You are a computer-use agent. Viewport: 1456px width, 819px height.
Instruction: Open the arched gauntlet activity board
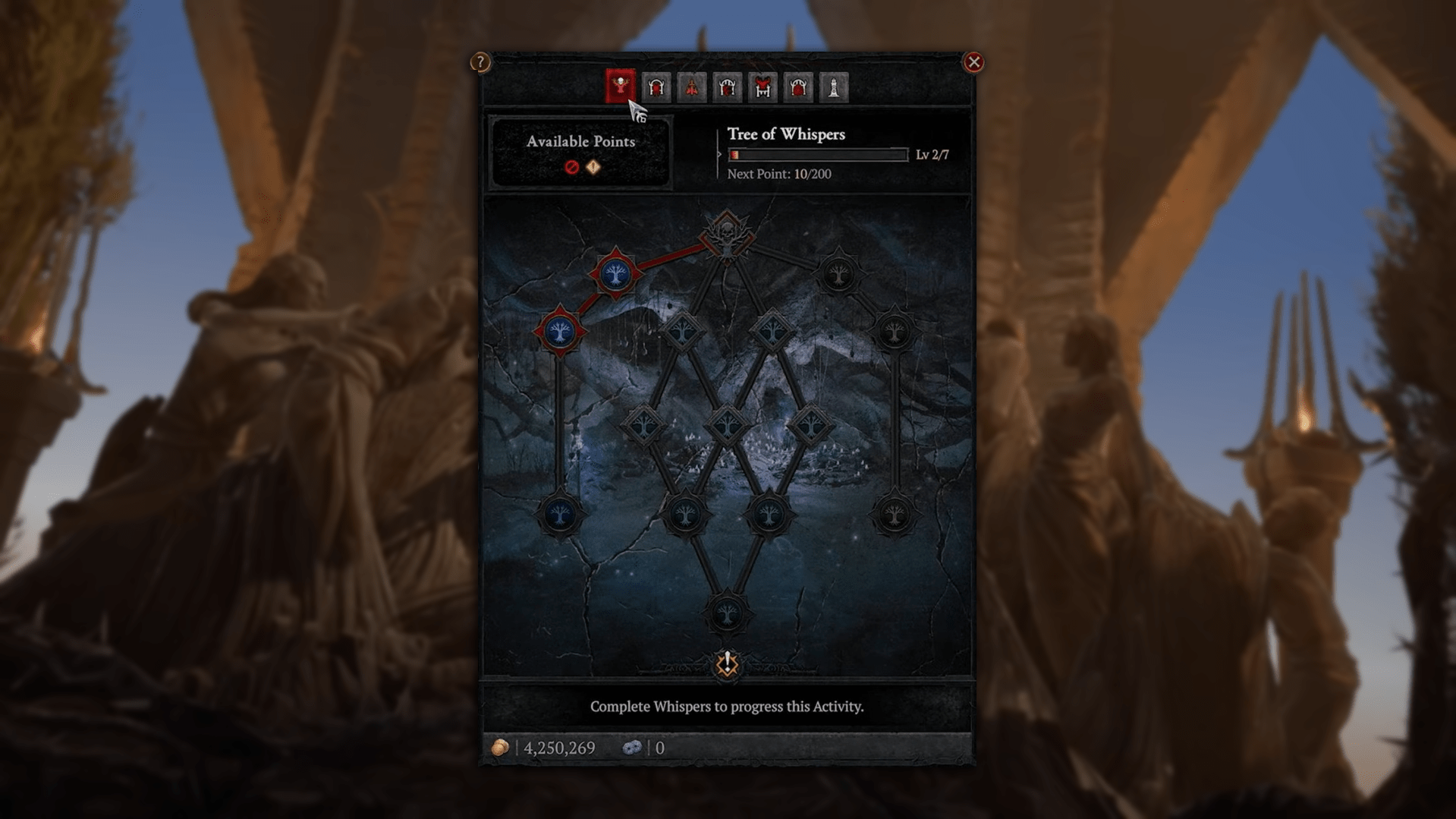[x=727, y=87]
